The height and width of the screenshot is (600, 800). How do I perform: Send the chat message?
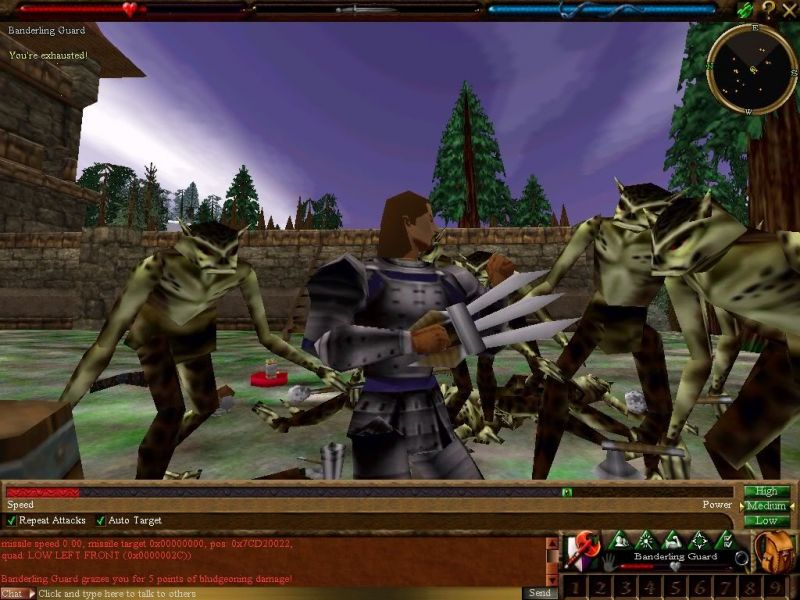538,594
